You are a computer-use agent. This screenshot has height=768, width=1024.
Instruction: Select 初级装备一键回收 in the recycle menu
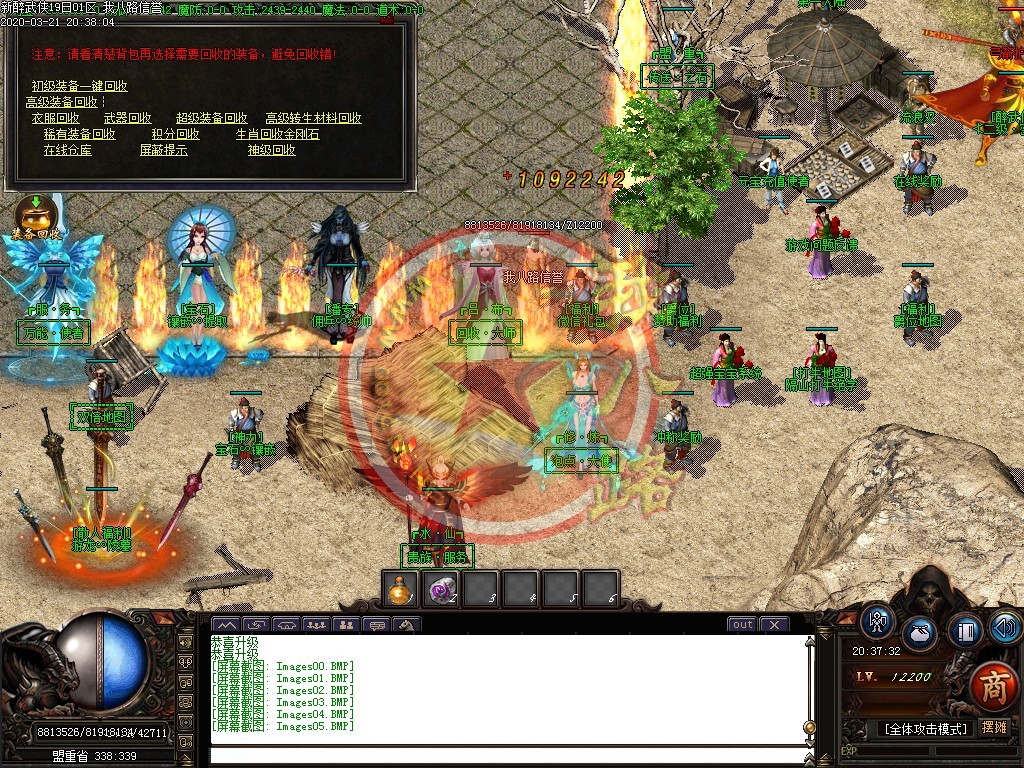coord(79,87)
